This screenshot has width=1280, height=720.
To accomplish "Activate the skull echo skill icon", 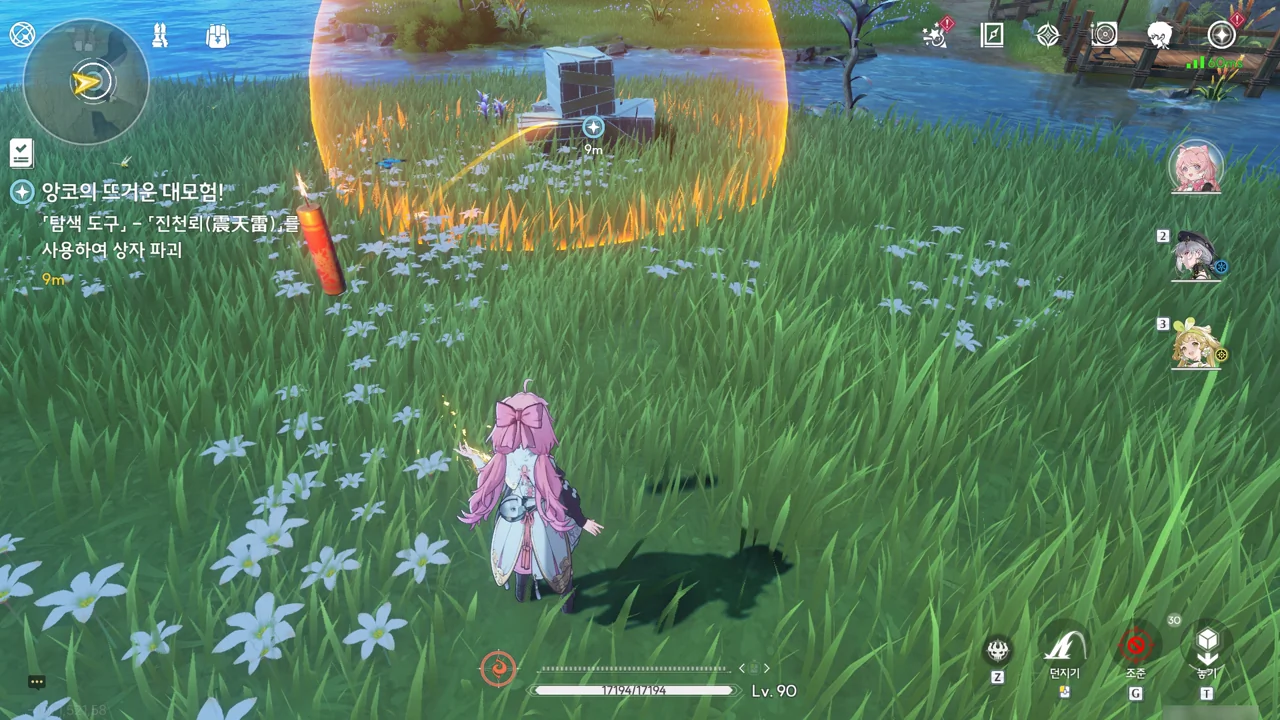I will (x=997, y=651).
